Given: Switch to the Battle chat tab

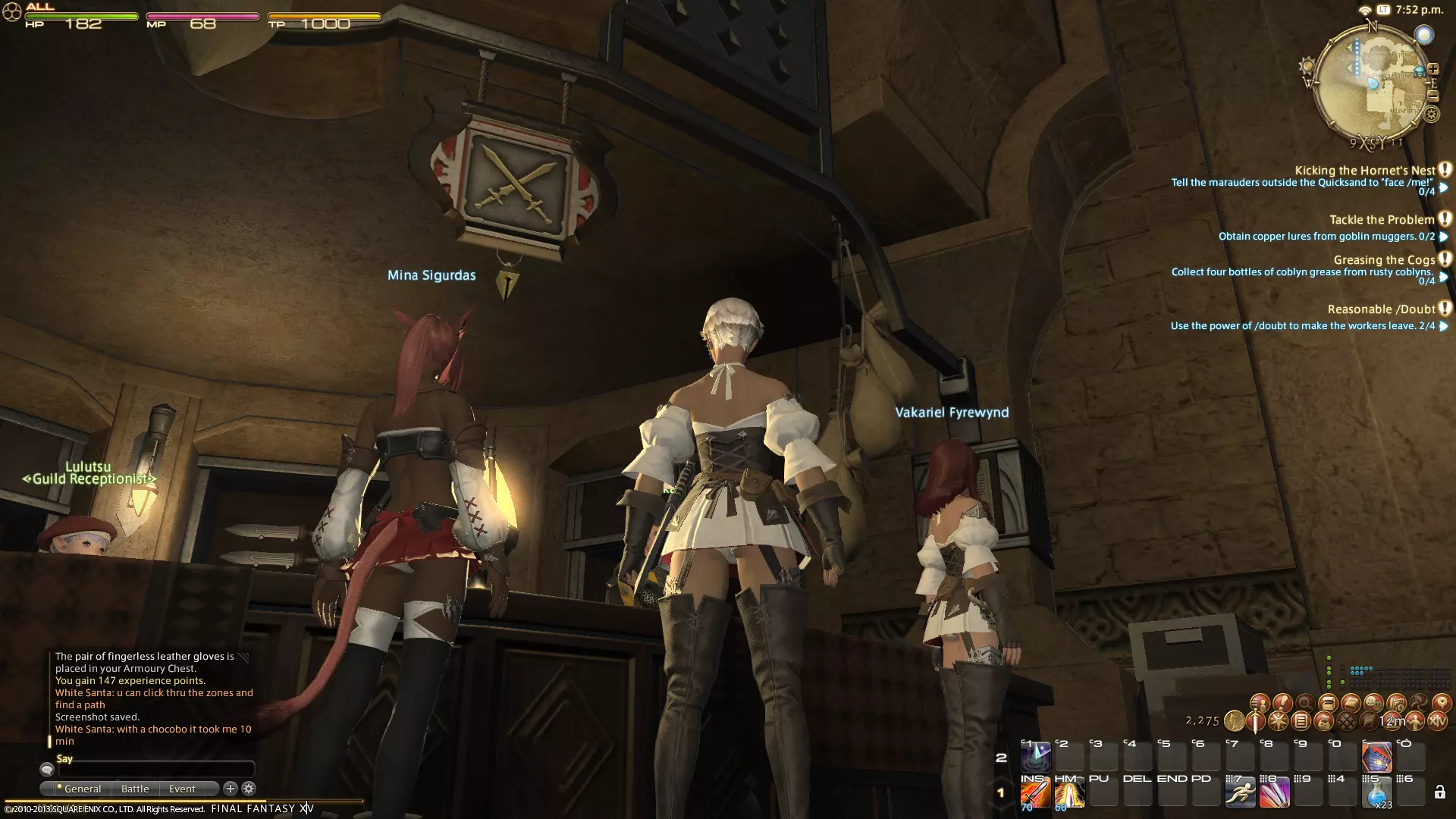Looking at the screenshot, I should (135, 789).
